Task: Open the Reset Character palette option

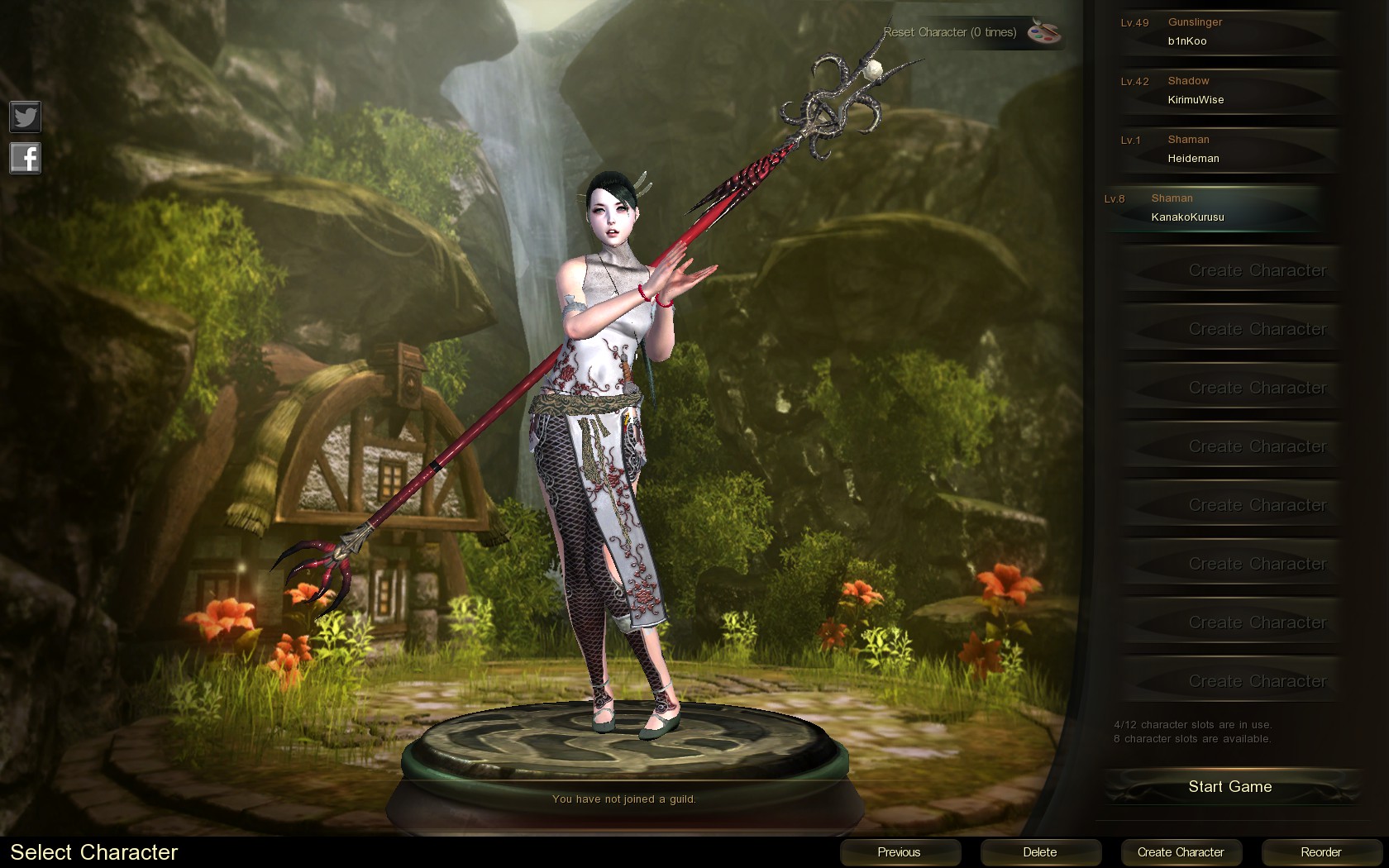Action: tap(1043, 32)
